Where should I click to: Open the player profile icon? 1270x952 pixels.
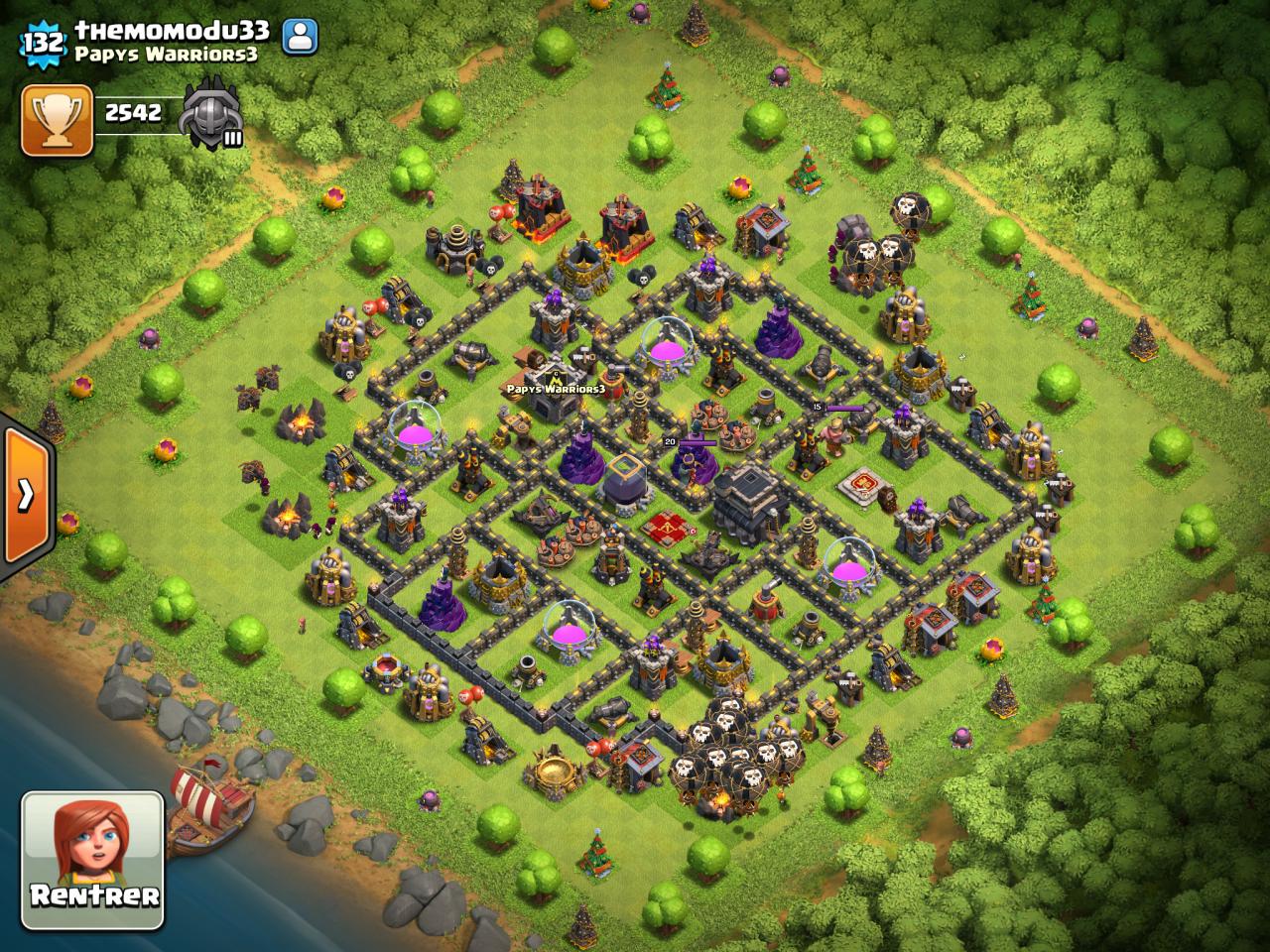tap(299, 39)
